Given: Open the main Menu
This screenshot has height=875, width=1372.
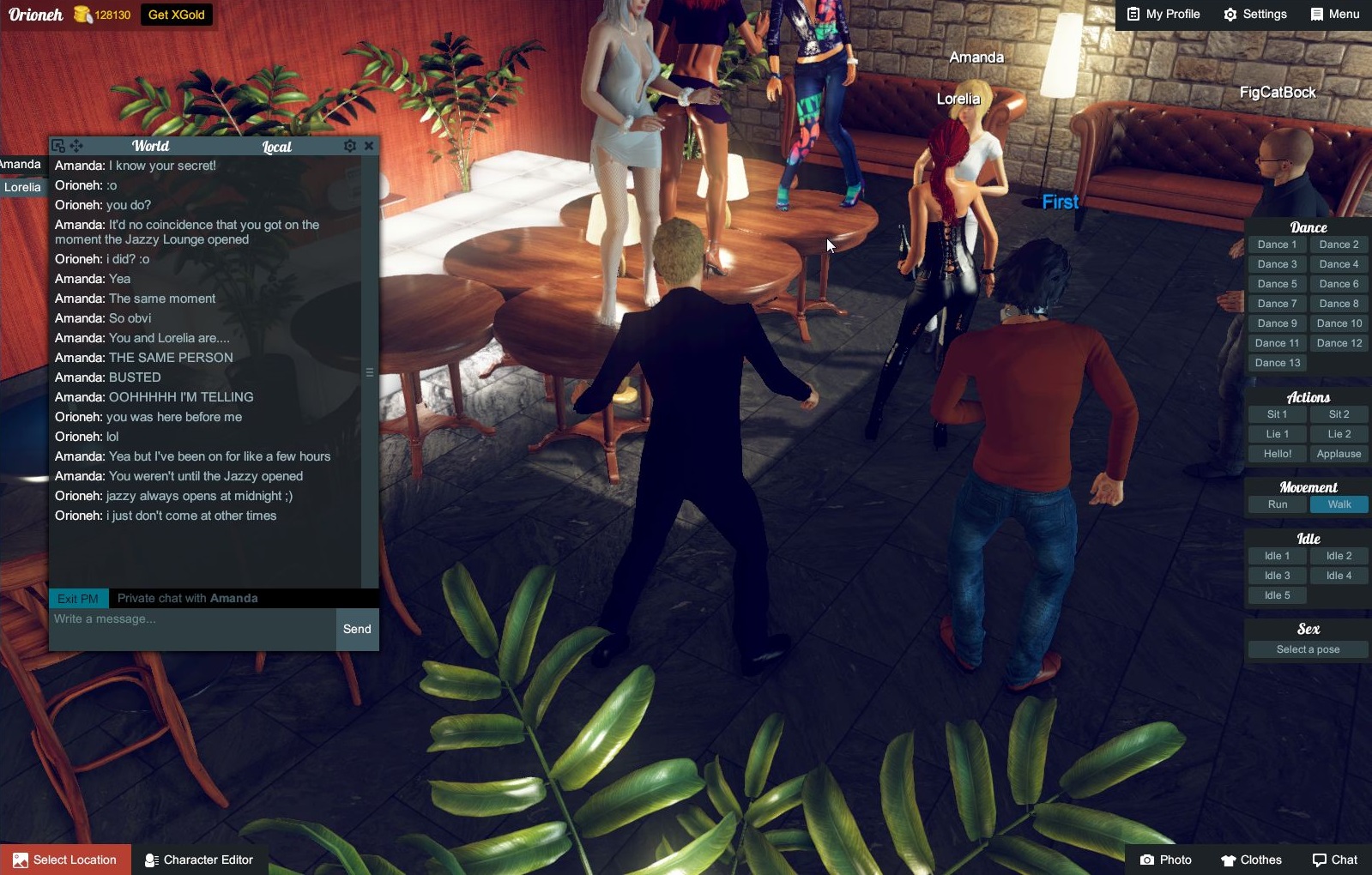Looking at the screenshot, I should [1334, 15].
